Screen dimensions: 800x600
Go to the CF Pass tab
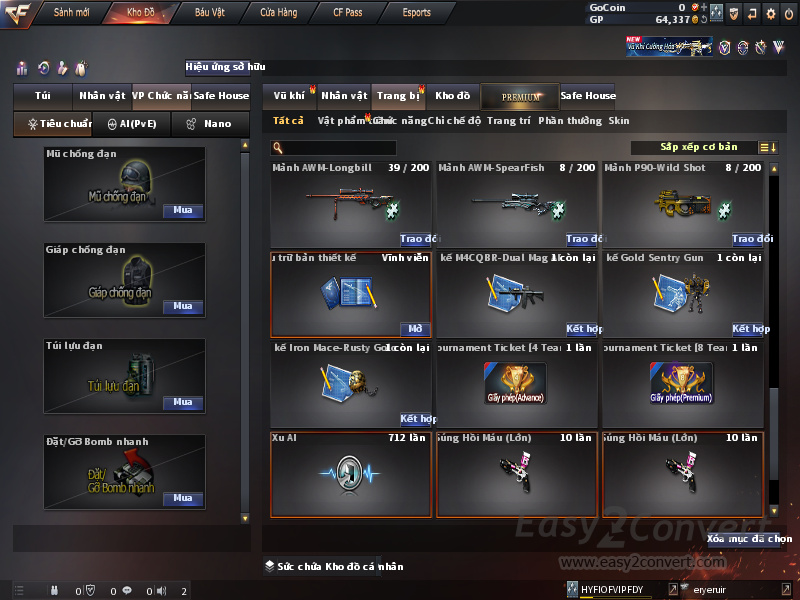click(348, 13)
